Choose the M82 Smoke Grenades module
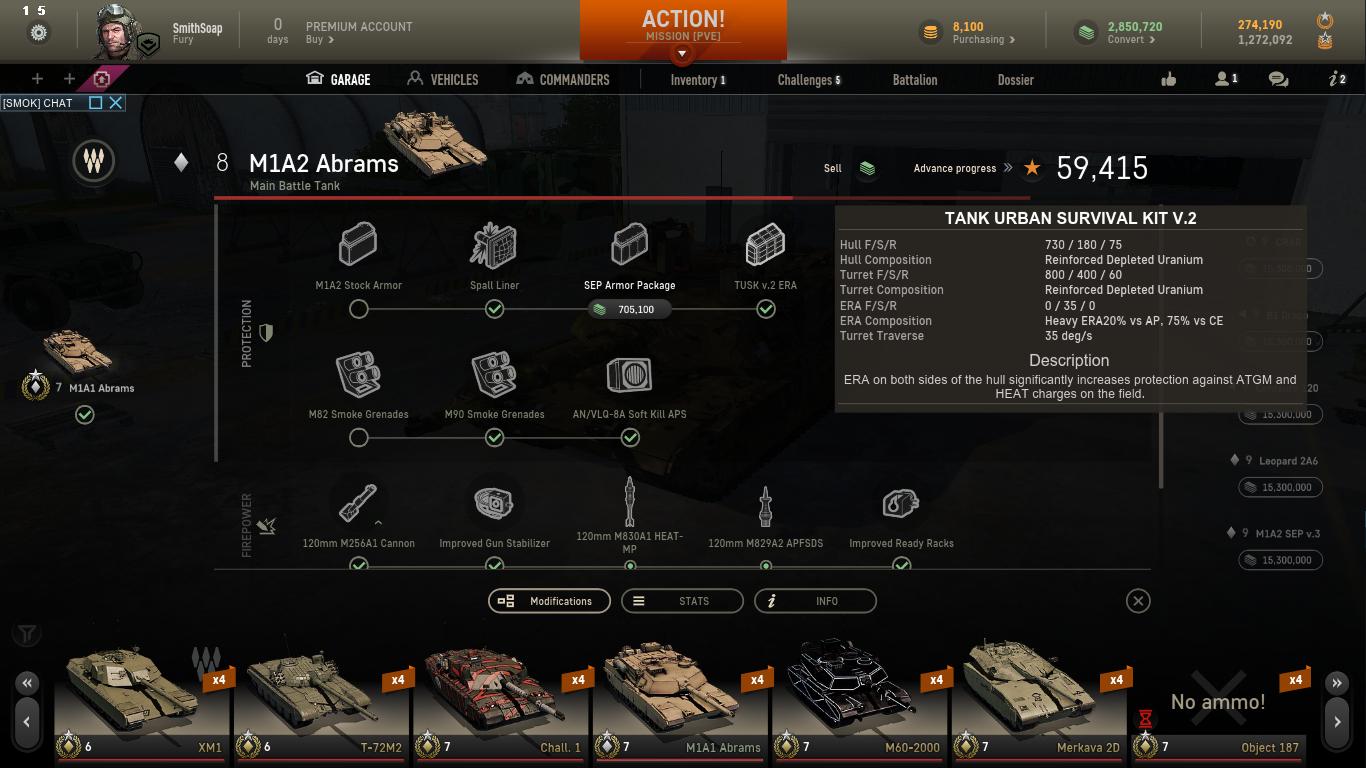This screenshot has height=768, width=1366. (x=358, y=376)
